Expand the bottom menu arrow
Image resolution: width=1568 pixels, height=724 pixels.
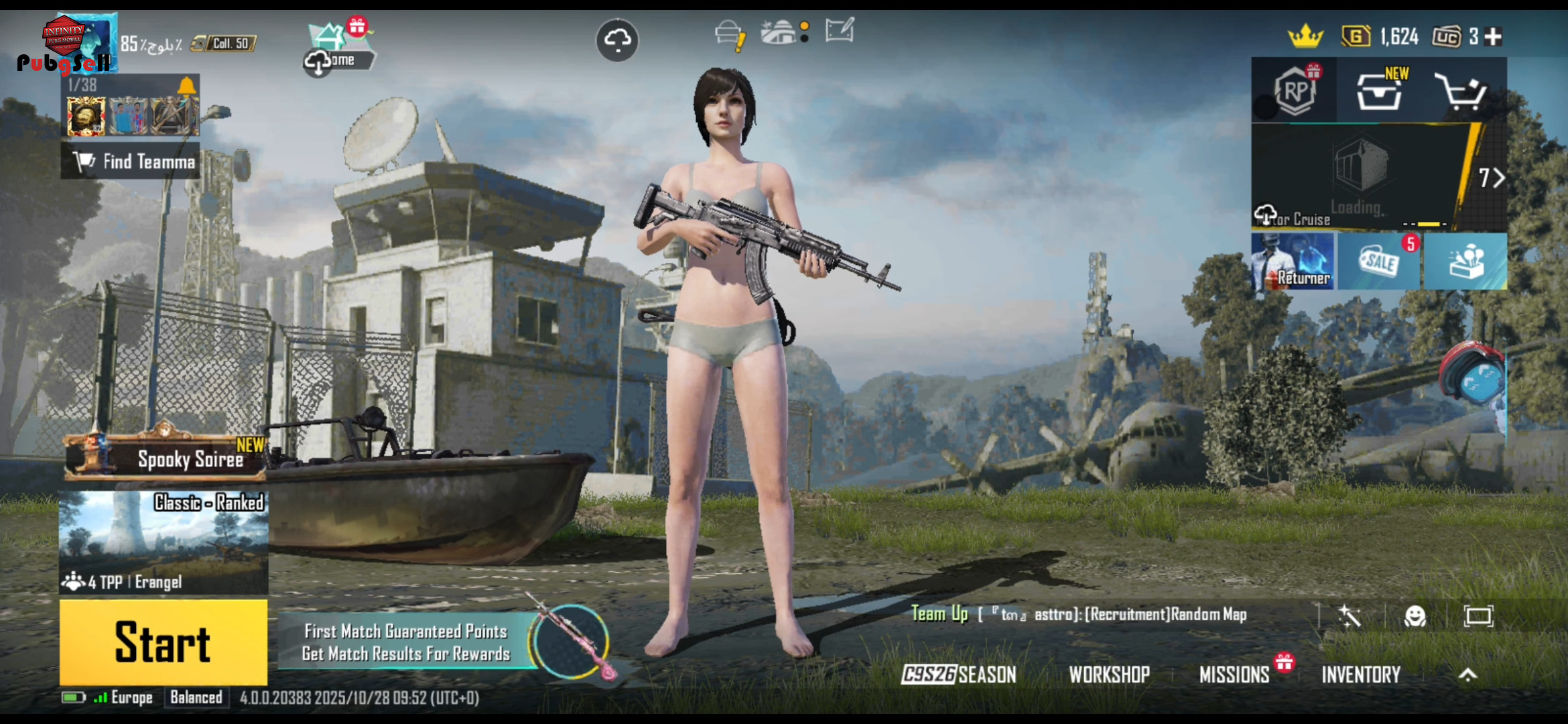[1467, 674]
